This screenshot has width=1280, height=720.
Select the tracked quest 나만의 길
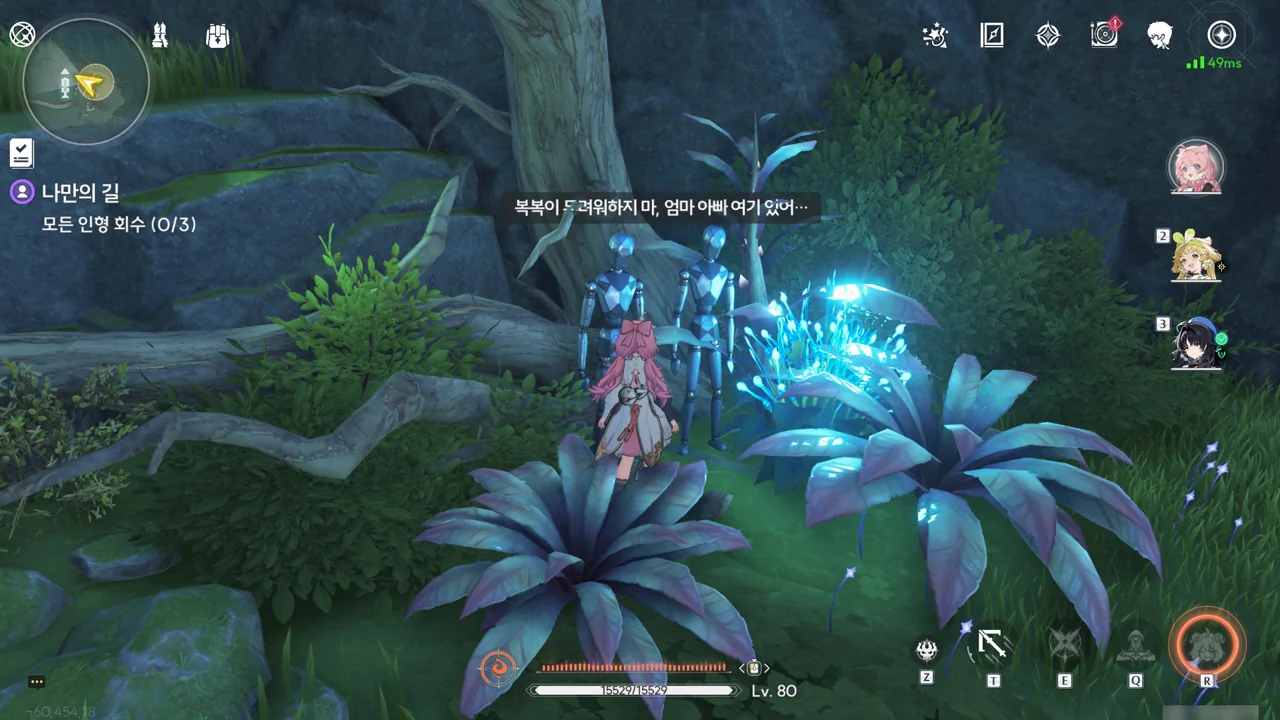click(x=80, y=192)
